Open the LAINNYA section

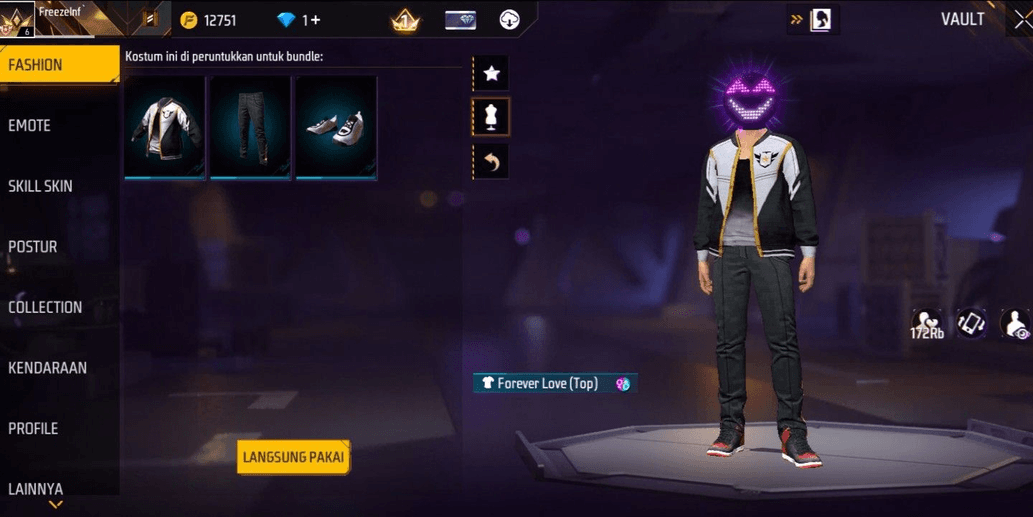click(36, 489)
